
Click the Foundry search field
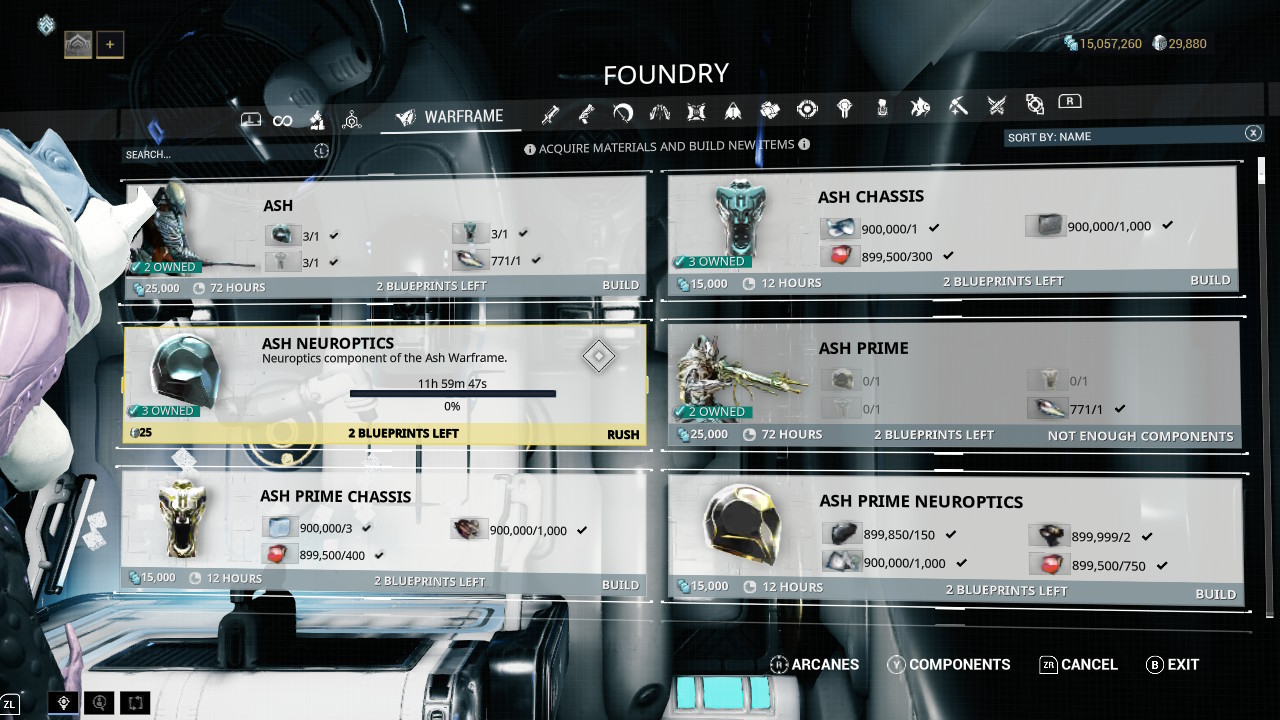click(x=215, y=154)
